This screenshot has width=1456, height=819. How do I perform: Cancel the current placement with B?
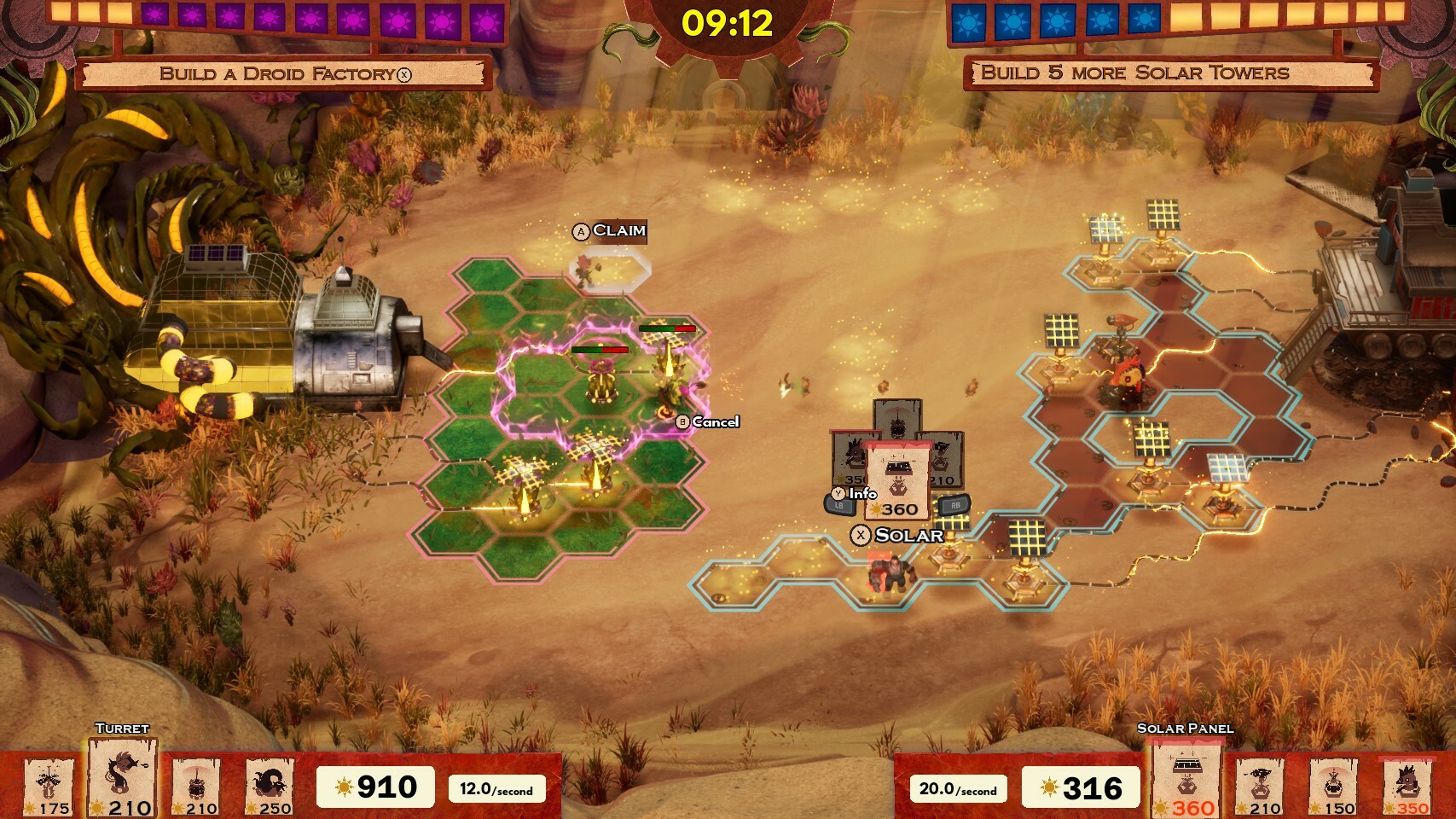click(x=705, y=421)
